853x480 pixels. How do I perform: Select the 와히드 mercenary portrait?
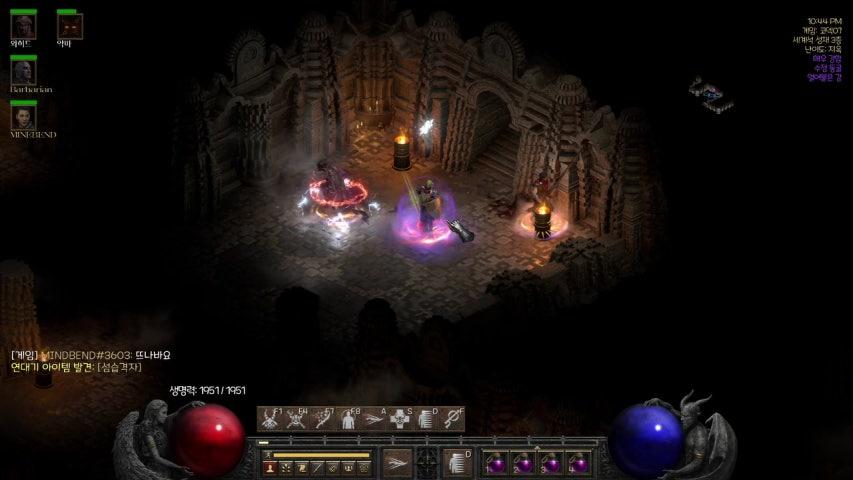(23, 26)
